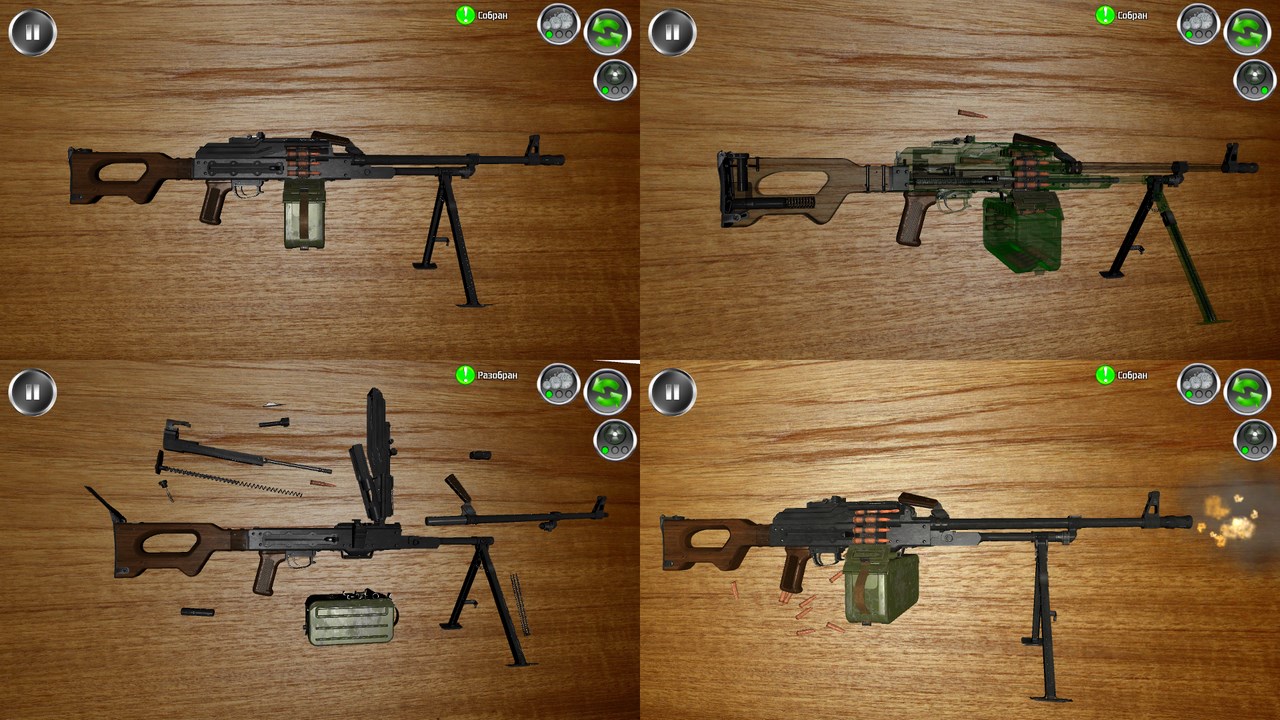
Task: Toggle the green indicator under the cartridge icon
Action: coord(604,92)
